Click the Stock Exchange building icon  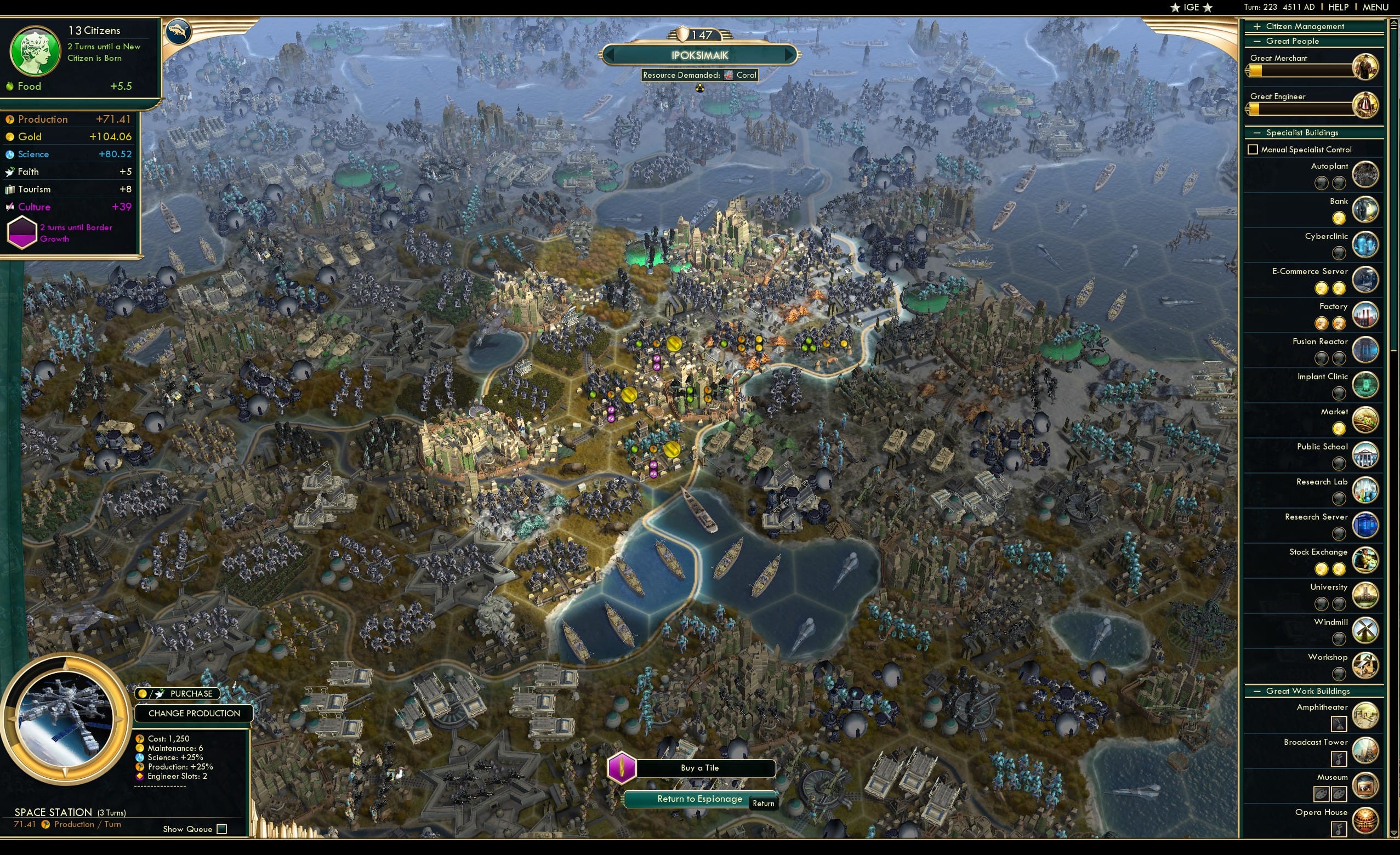[x=1368, y=560]
